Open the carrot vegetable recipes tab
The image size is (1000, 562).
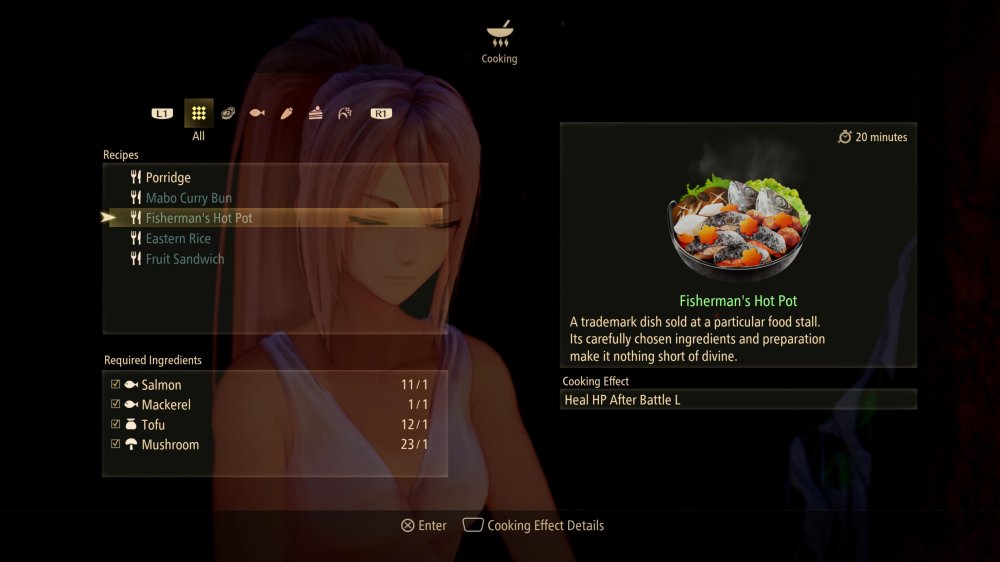[x=286, y=113]
